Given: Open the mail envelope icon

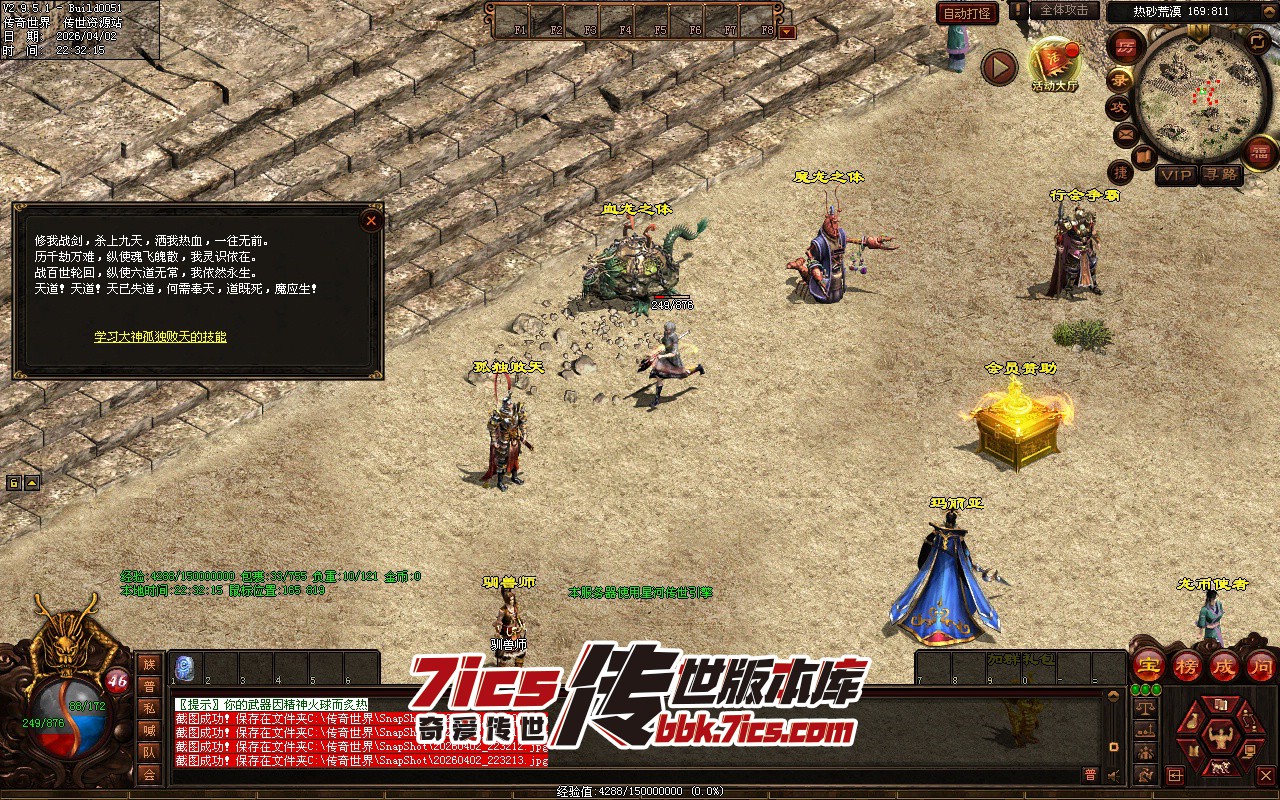Looking at the screenshot, I should point(1125,133).
